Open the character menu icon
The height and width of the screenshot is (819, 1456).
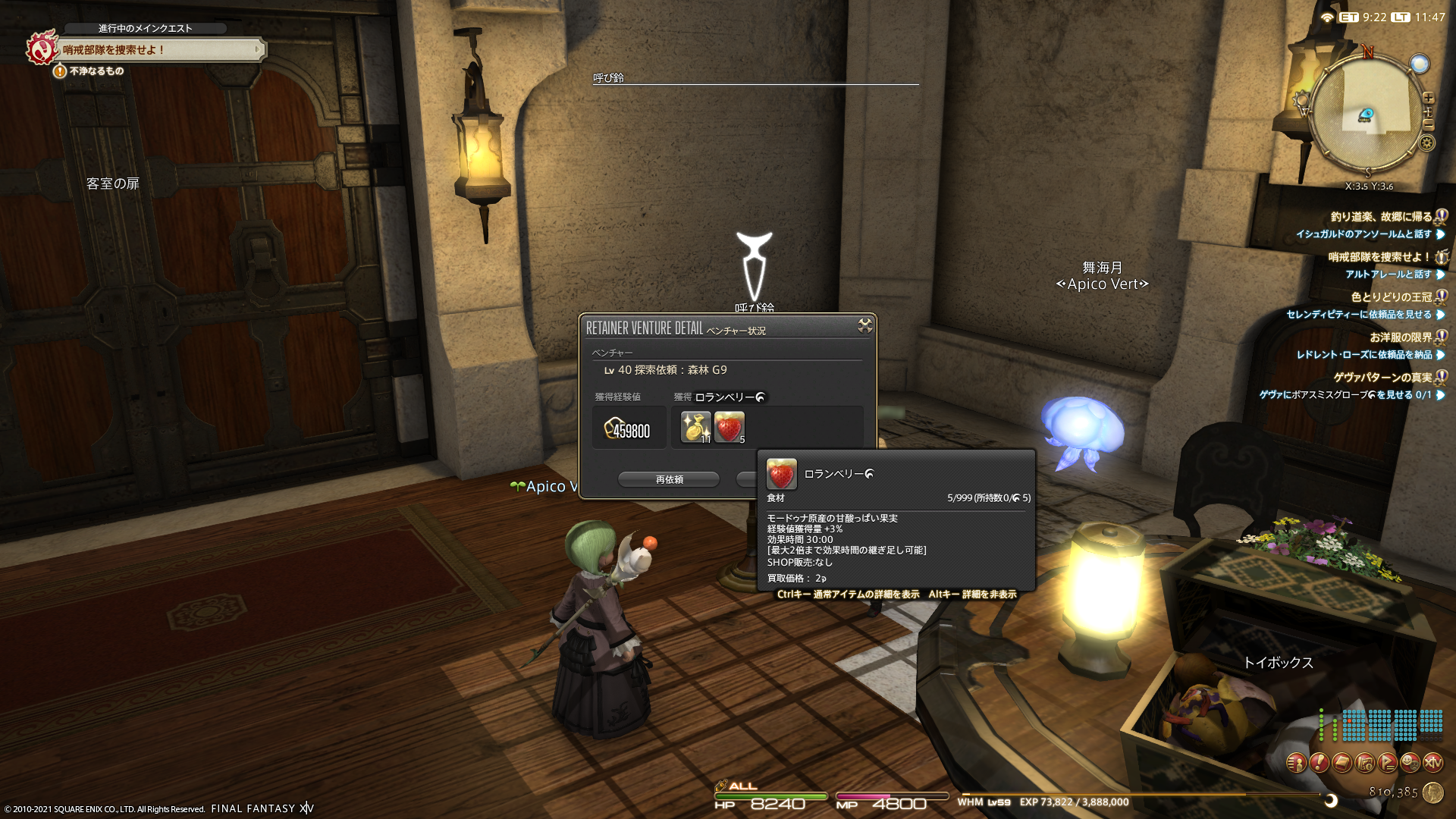click(1296, 762)
